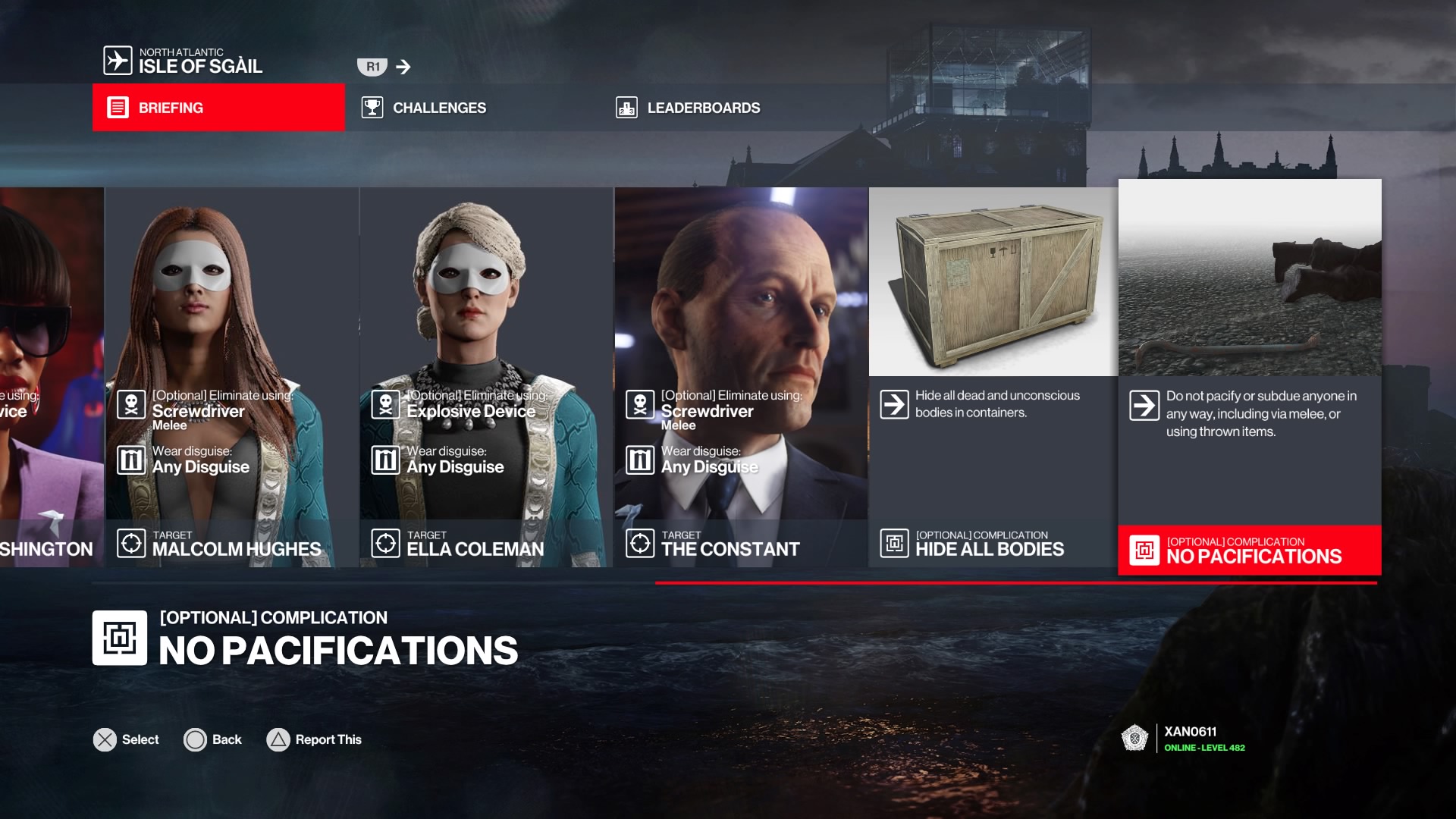Open the Challenges tab
1456x819 pixels.
pos(438,108)
